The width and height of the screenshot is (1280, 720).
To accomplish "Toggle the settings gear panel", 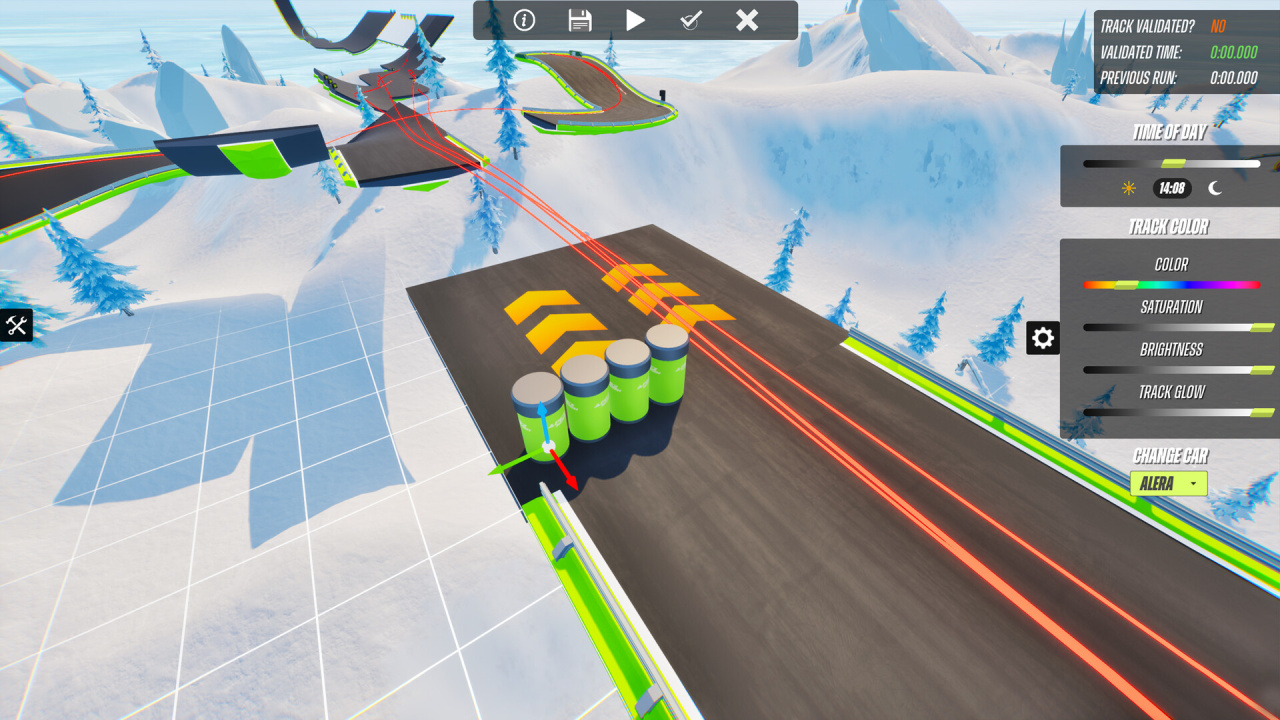I will tap(1043, 338).
